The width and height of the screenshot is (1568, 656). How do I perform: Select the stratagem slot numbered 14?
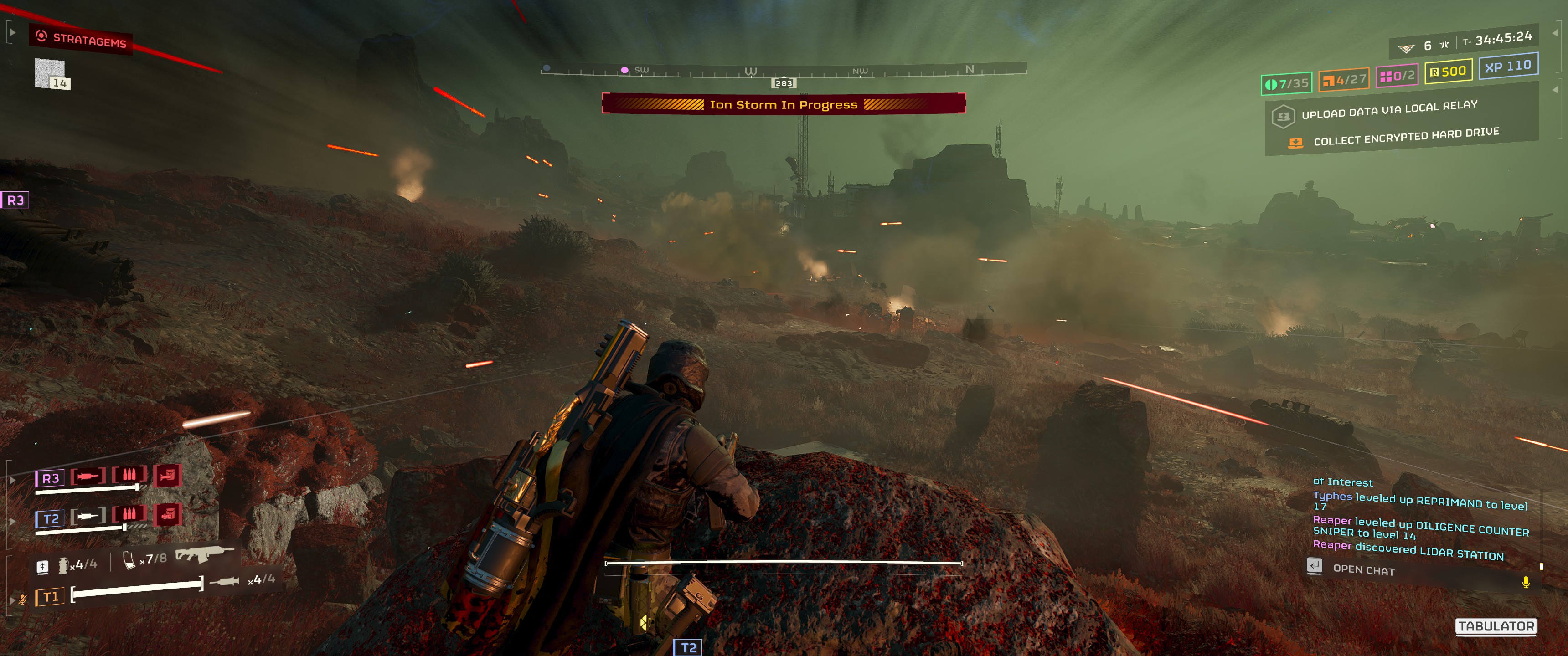tap(51, 74)
